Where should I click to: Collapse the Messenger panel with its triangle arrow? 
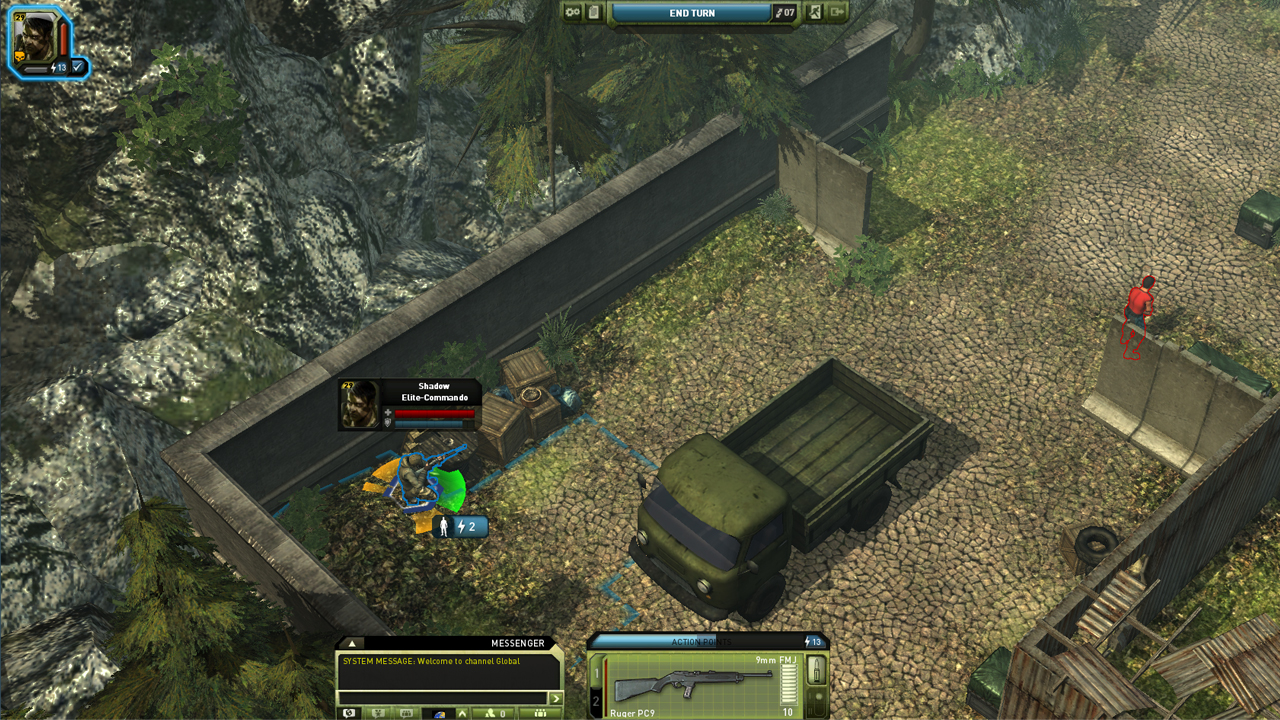[353, 644]
